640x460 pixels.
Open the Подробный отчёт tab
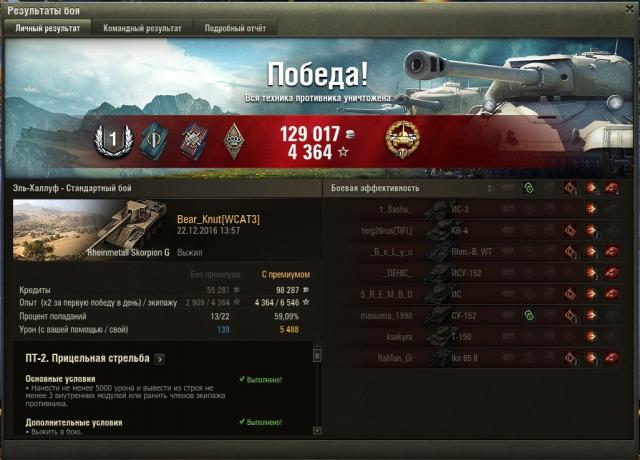coord(234,29)
